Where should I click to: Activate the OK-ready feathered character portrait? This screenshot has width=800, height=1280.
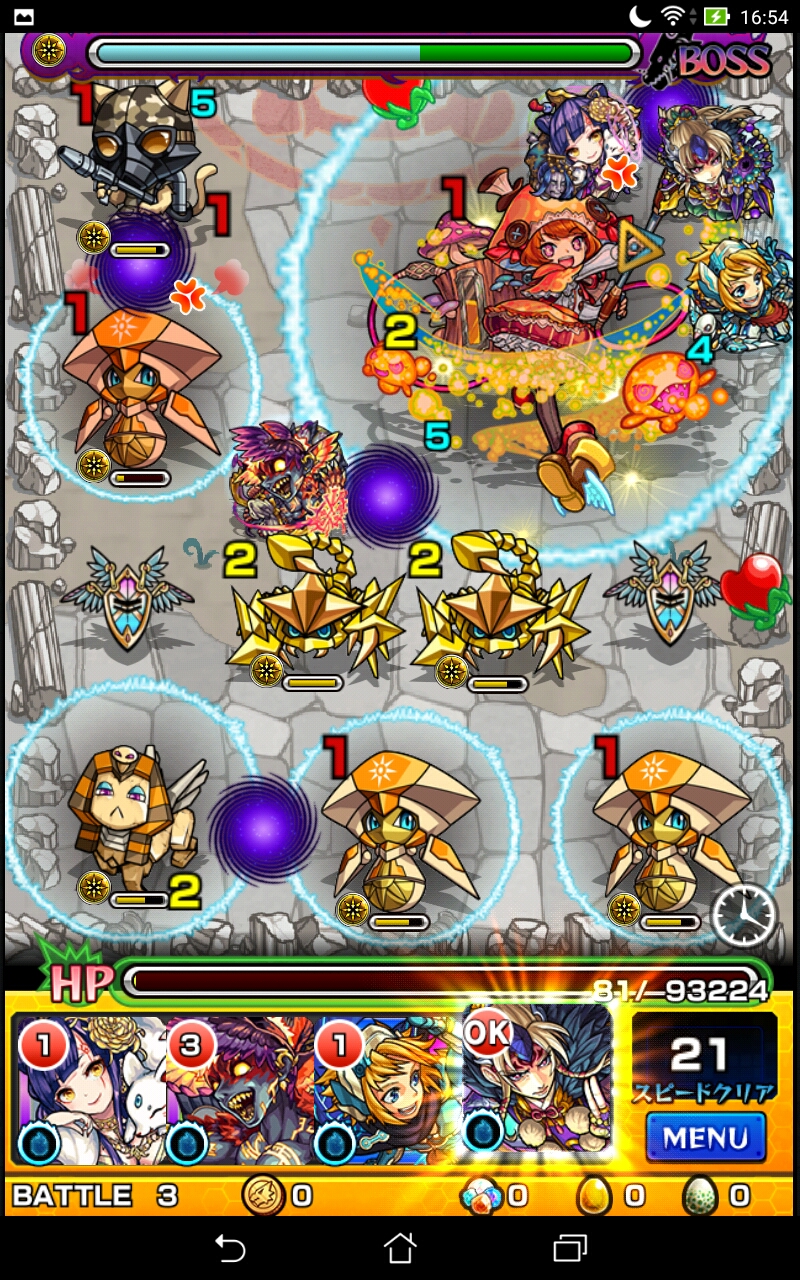(537, 1085)
